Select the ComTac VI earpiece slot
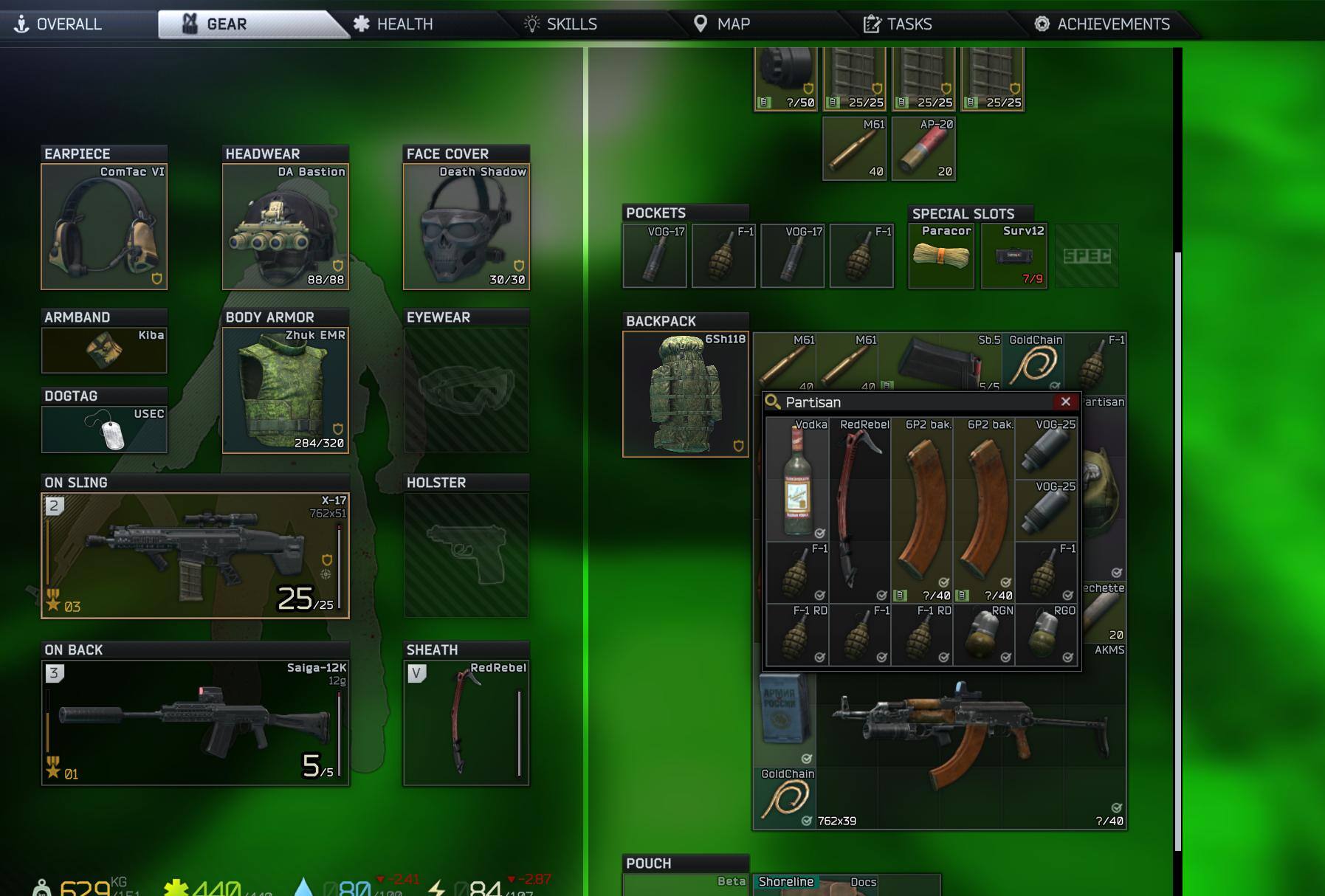The width and height of the screenshot is (1325, 896). click(x=104, y=227)
